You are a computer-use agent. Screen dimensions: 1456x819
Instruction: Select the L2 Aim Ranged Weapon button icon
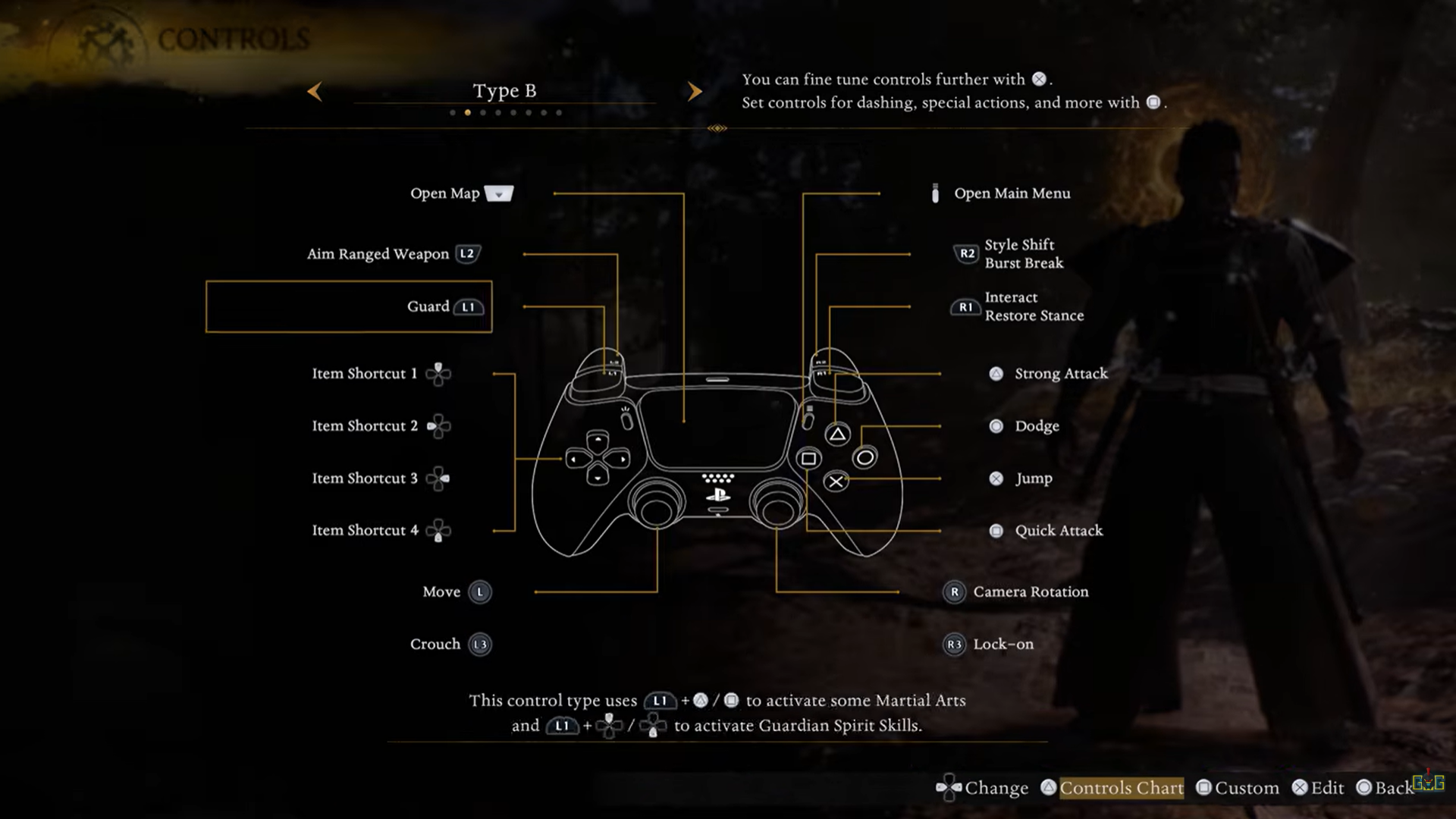[467, 254]
